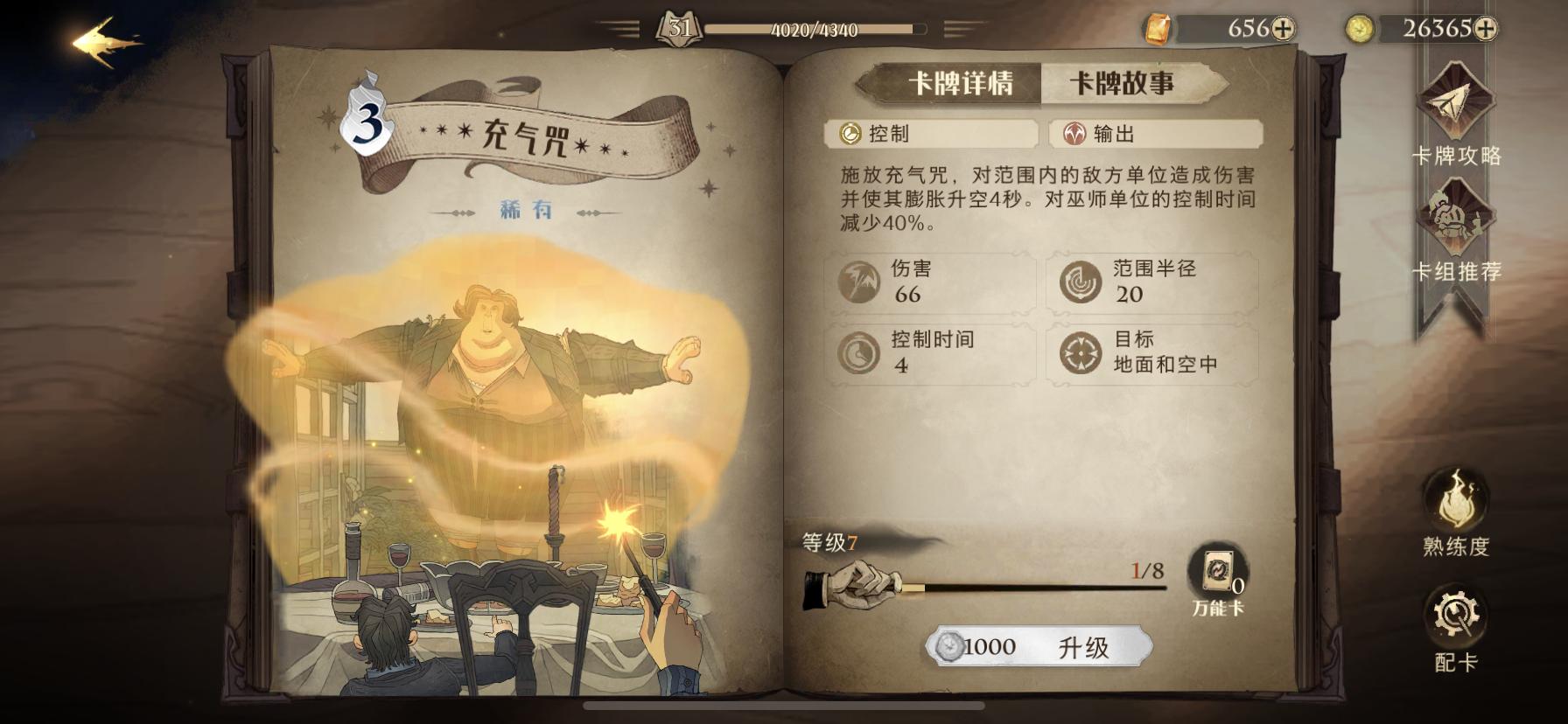
Task: Select the 控制 control attribute tag
Action: click(932, 134)
